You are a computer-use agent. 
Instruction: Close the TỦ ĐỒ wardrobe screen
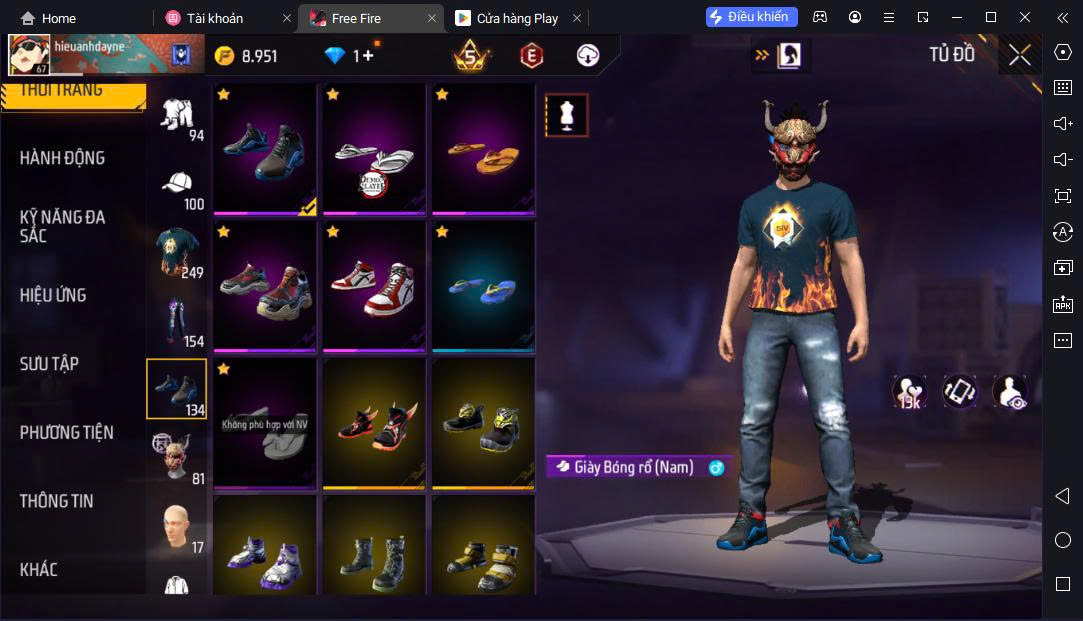pos(1019,55)
